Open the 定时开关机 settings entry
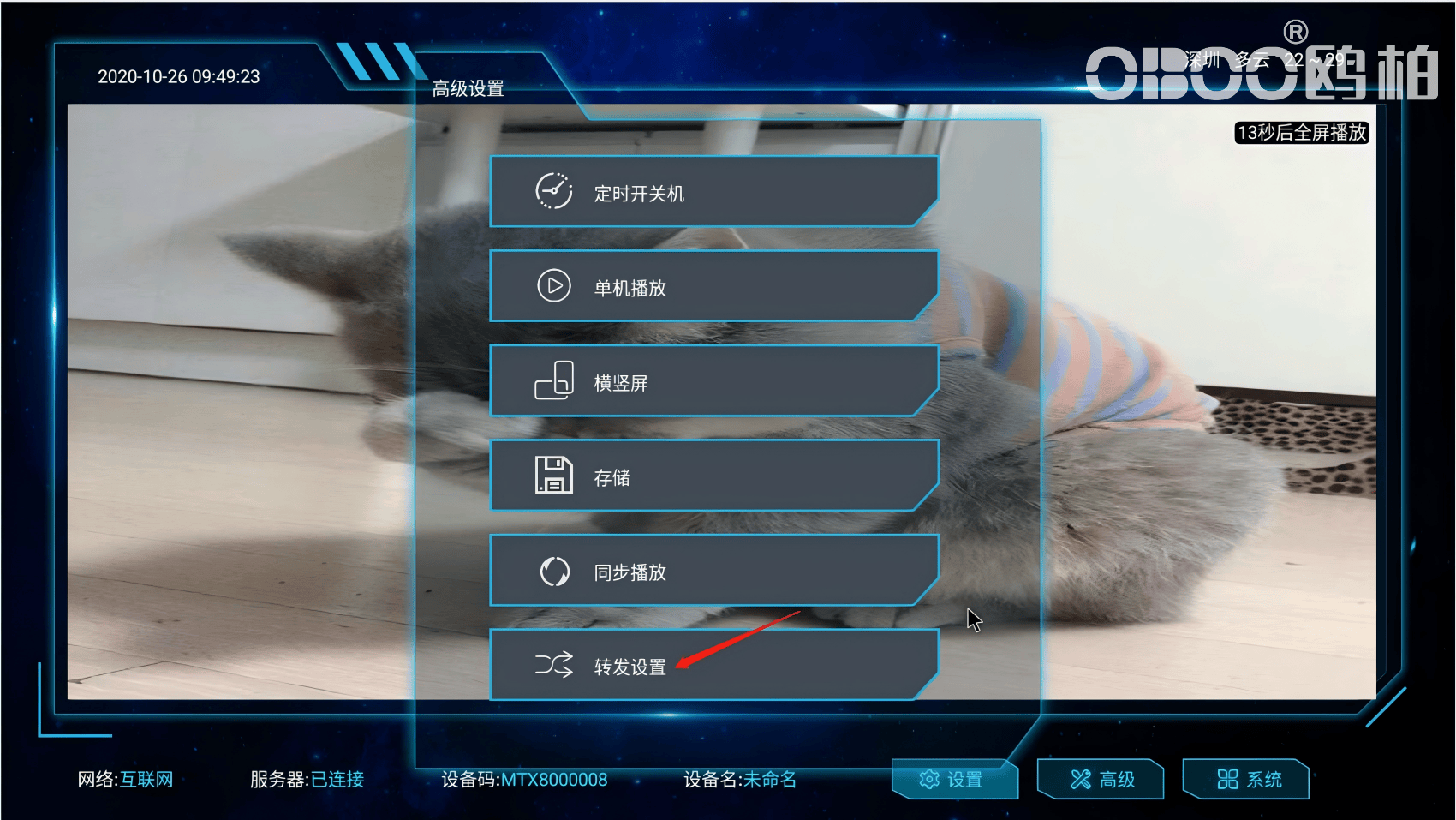Viewport: 1456px width, 820px height. (x=713, y=191)
